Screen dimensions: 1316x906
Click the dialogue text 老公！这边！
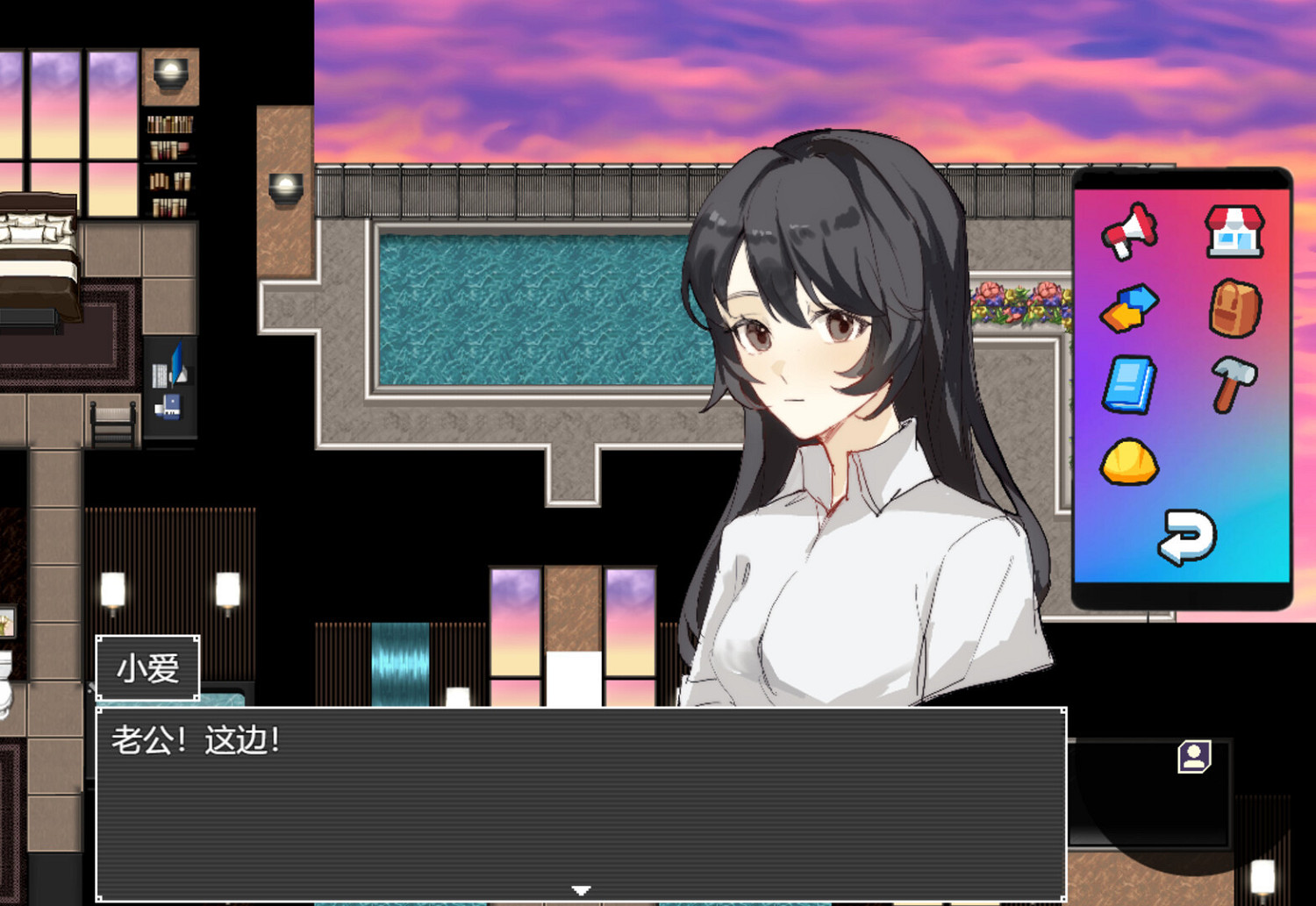[197, 739]
